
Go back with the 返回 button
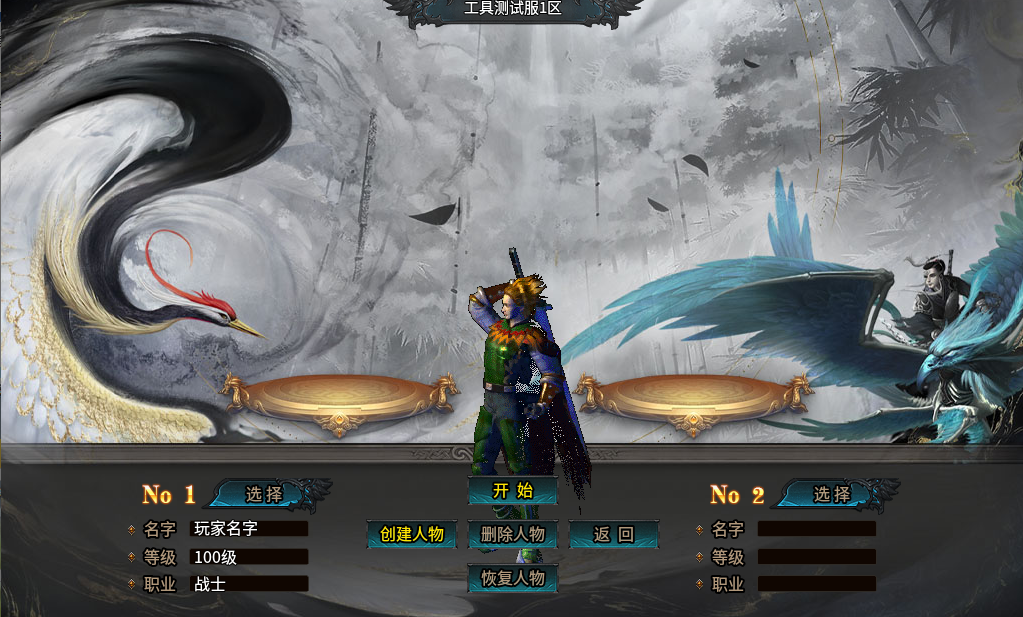(x=613, y=534)
